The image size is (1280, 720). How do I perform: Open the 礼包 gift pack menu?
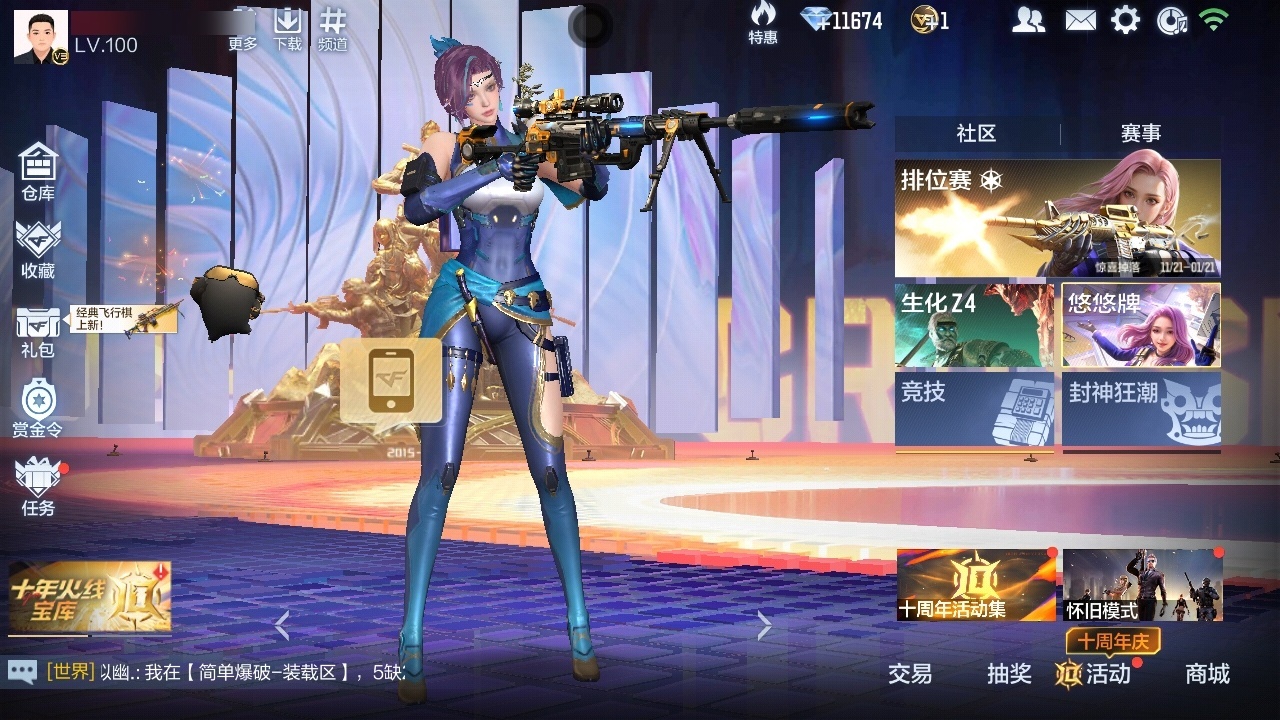pos(38,327)
